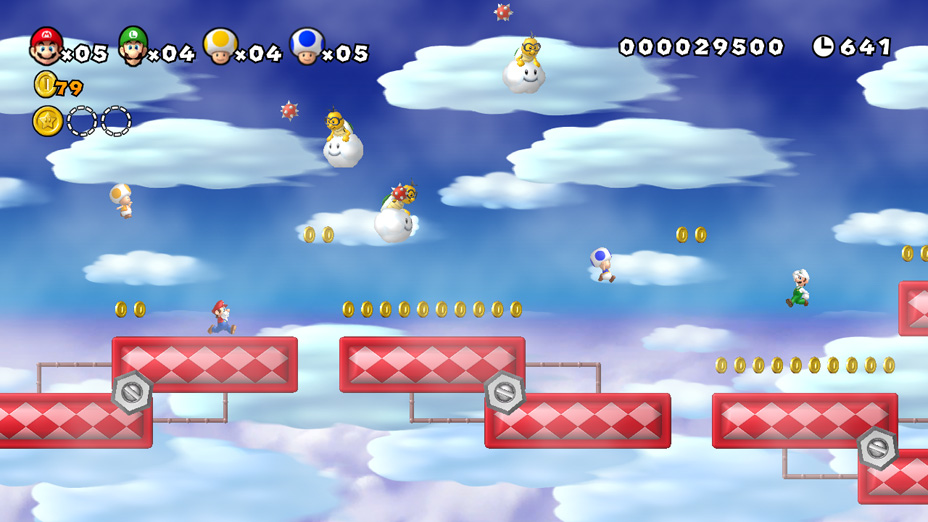Click the gold coin counter icon
928x522 pixels.
coord(45,85)
